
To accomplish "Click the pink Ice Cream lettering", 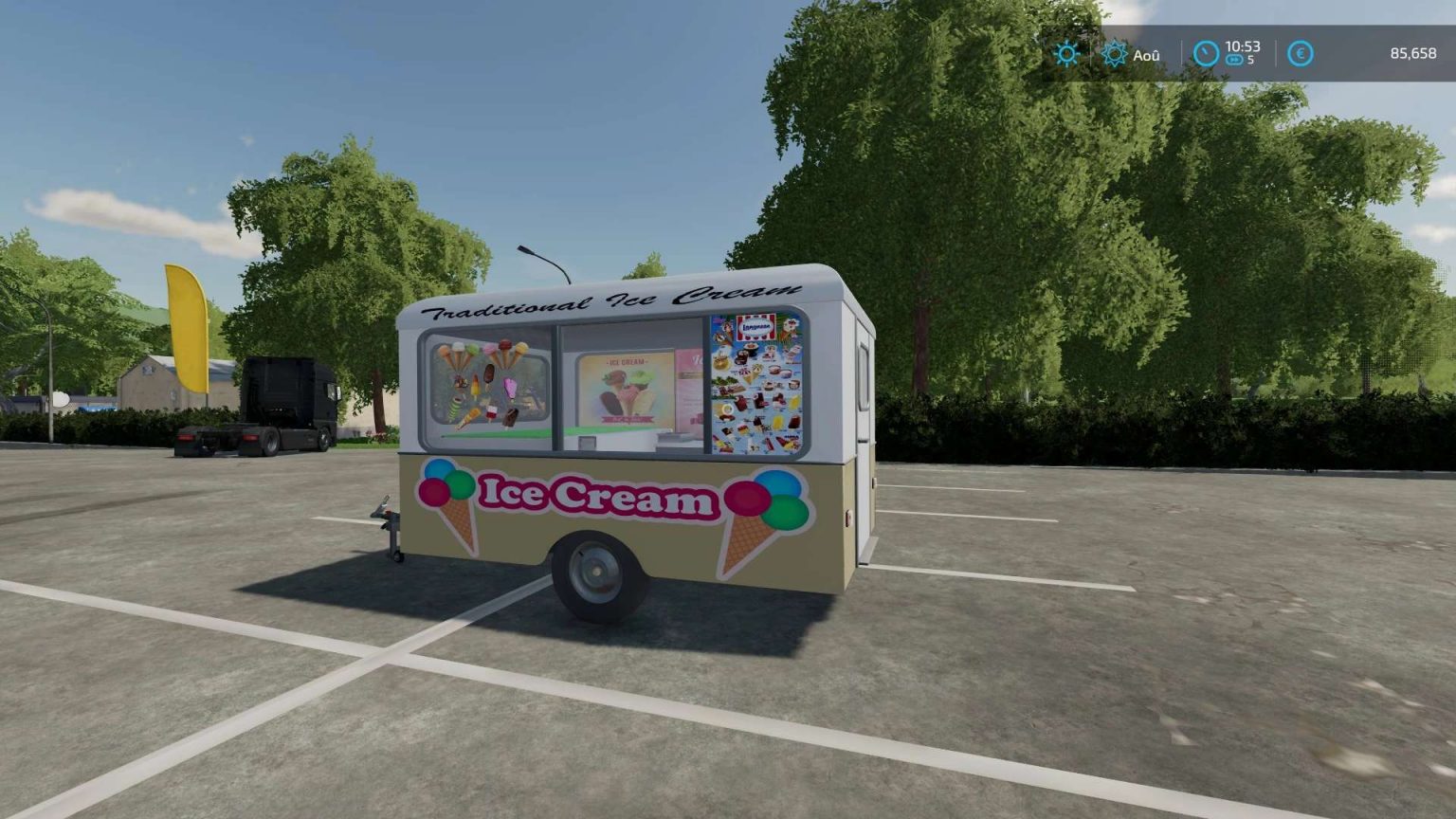I will pos(595,493).
